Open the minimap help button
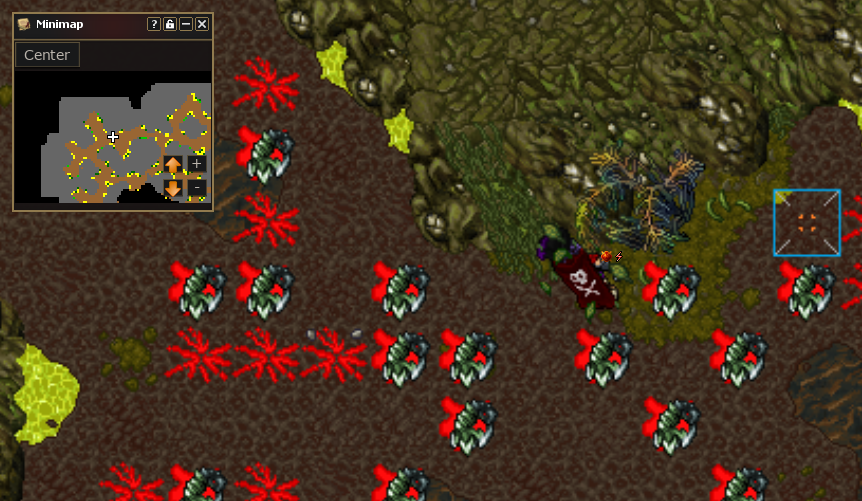The height and width of the screenshot is (501, 862). (x=153, y=24)
